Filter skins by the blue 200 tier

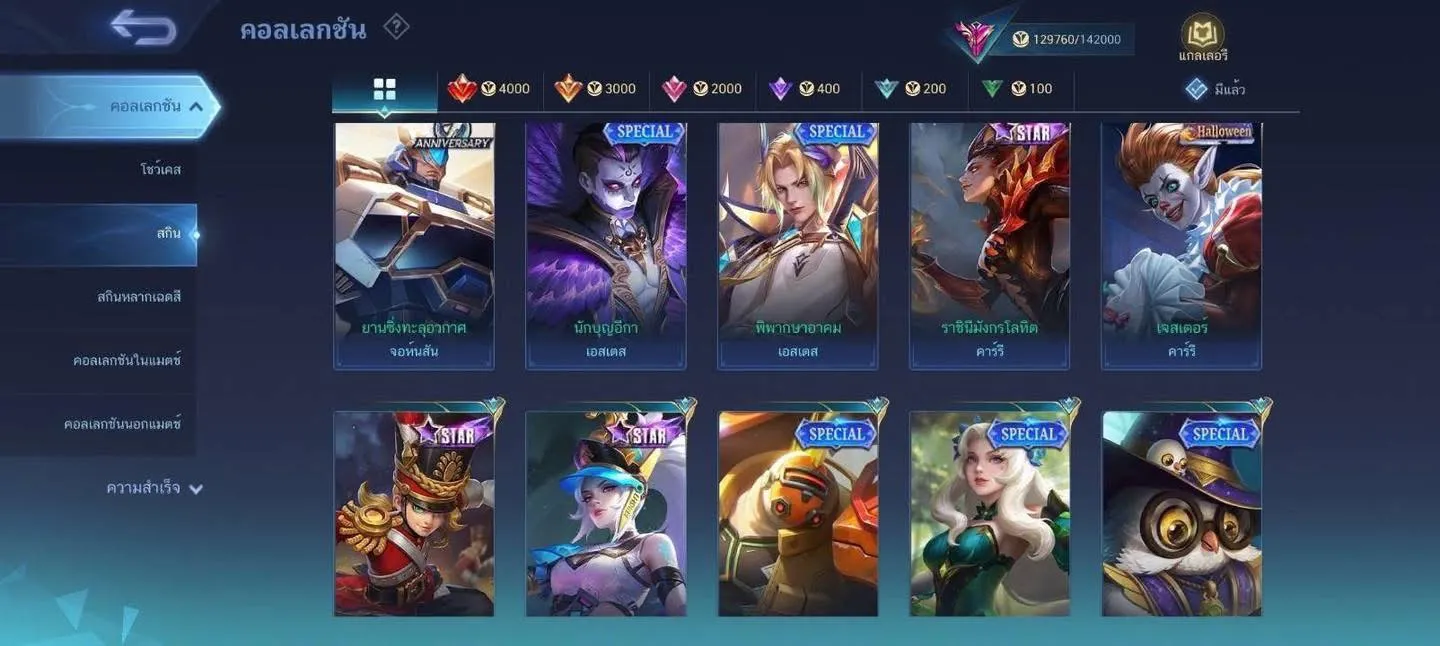point(910,89)
